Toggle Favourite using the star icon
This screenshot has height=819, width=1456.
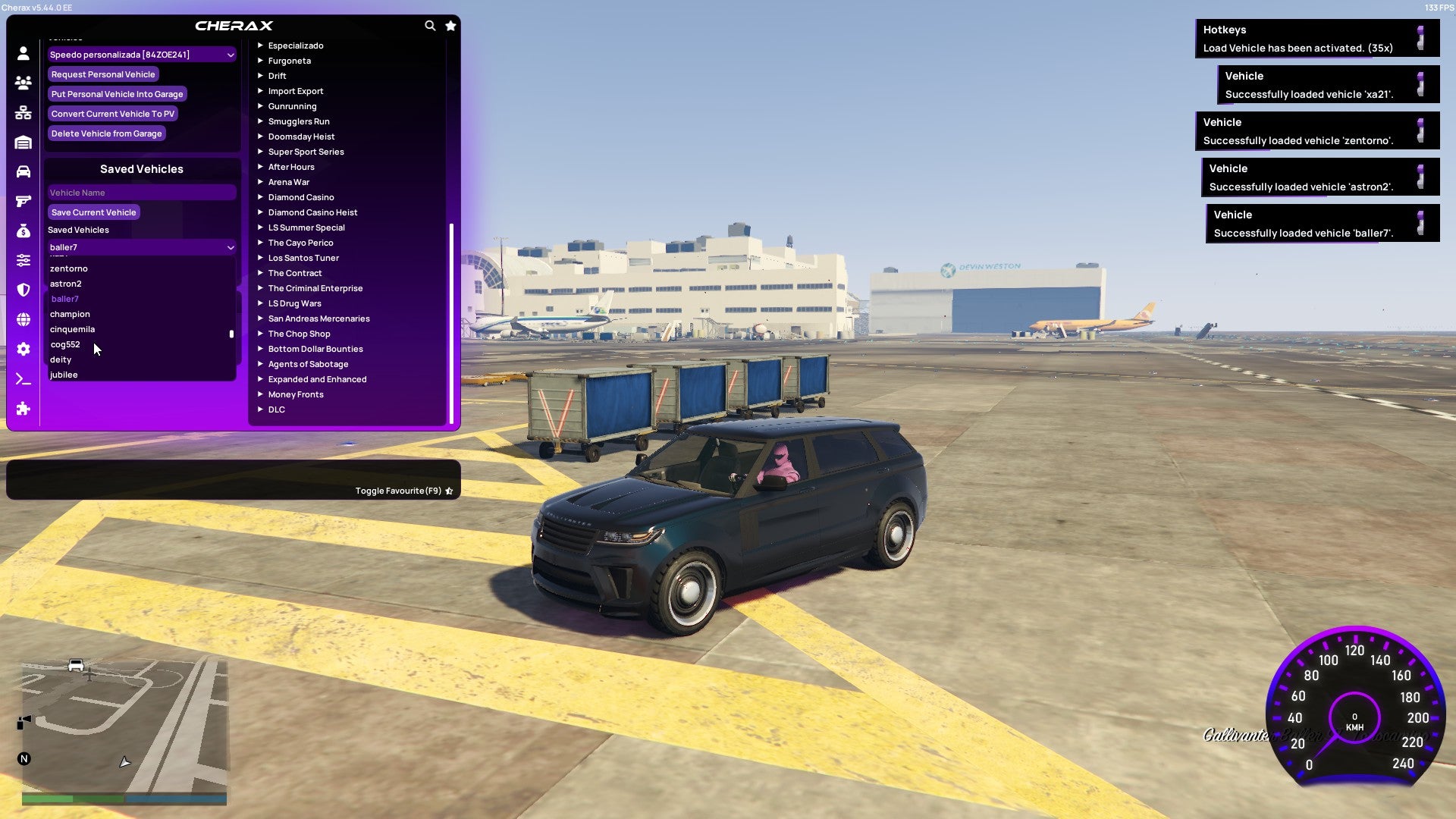point(450,491)
